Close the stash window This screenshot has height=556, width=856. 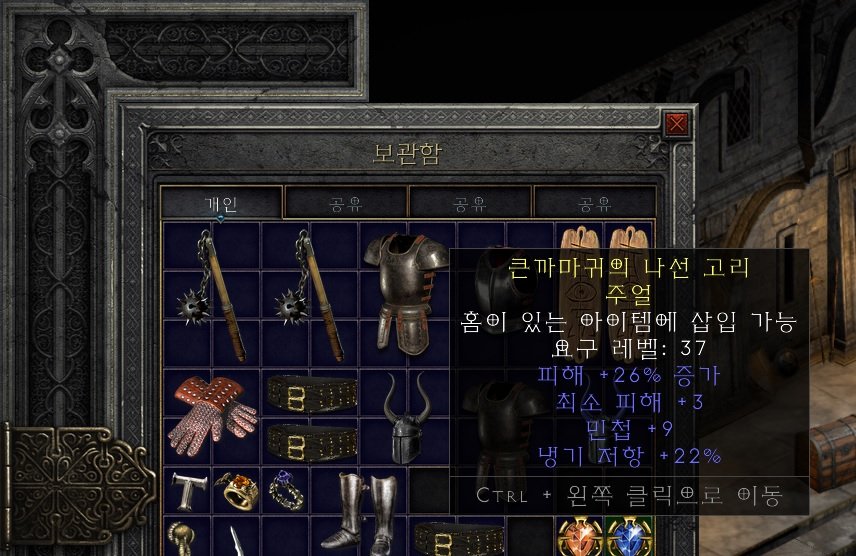tap(677, 124)
